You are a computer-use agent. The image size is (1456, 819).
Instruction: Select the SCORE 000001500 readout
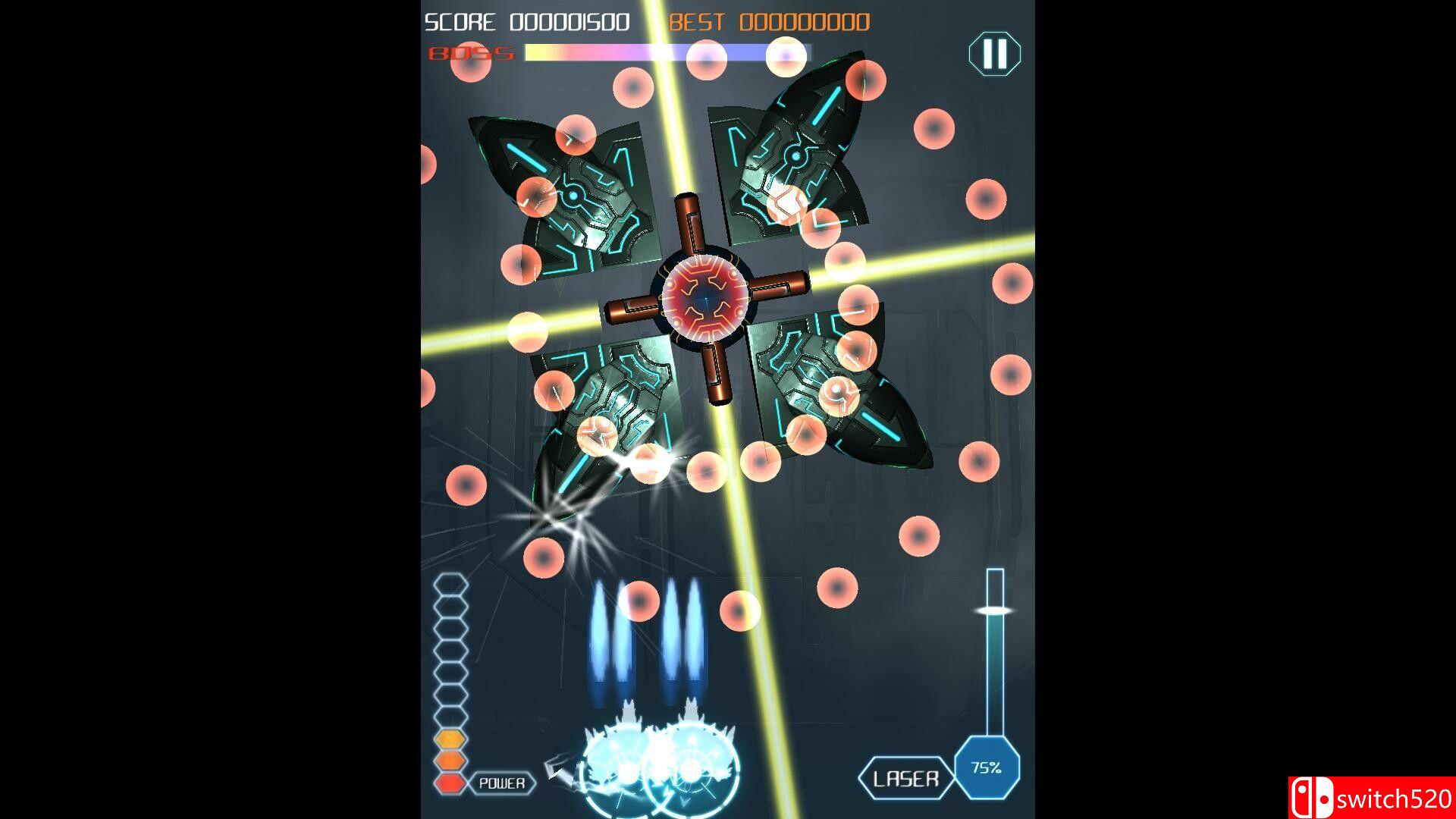[527, 21]
